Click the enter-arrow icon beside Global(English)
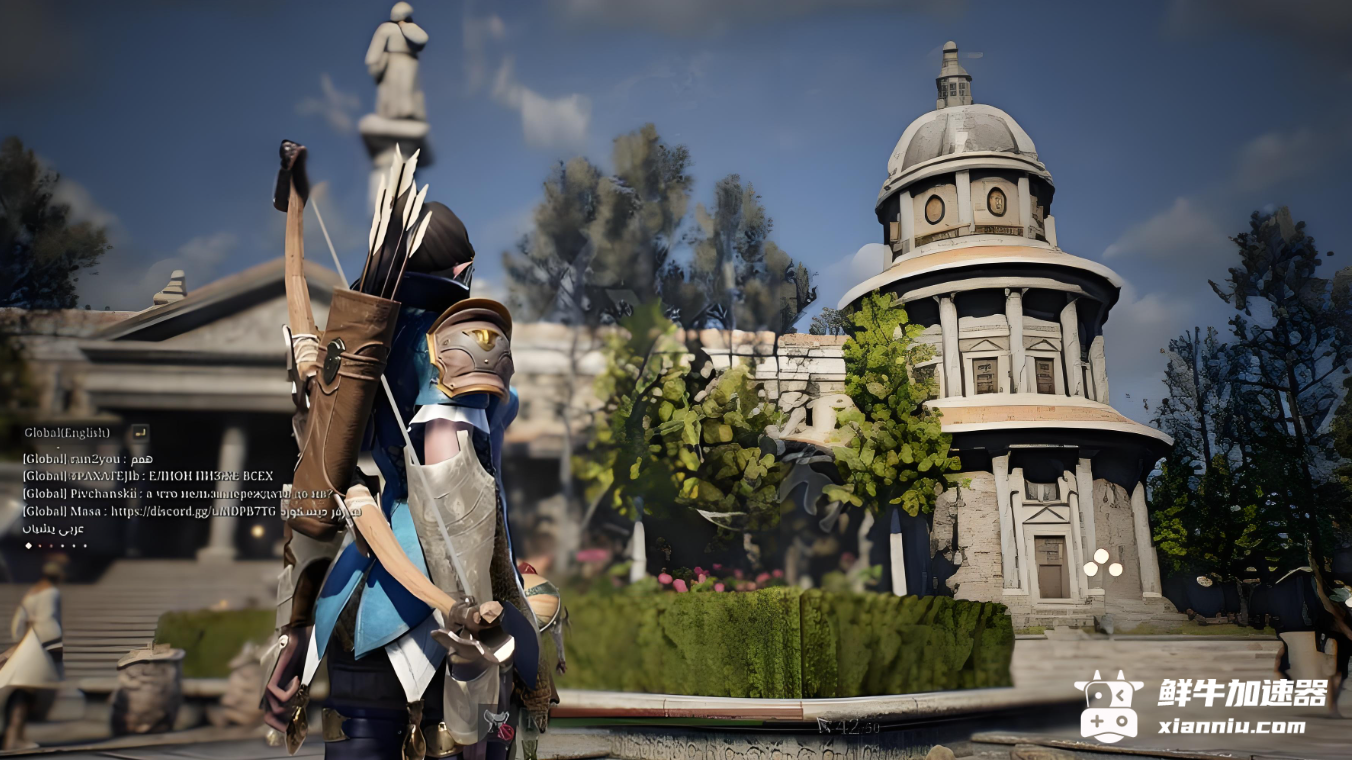1352x760 pixels. (139, 432)
